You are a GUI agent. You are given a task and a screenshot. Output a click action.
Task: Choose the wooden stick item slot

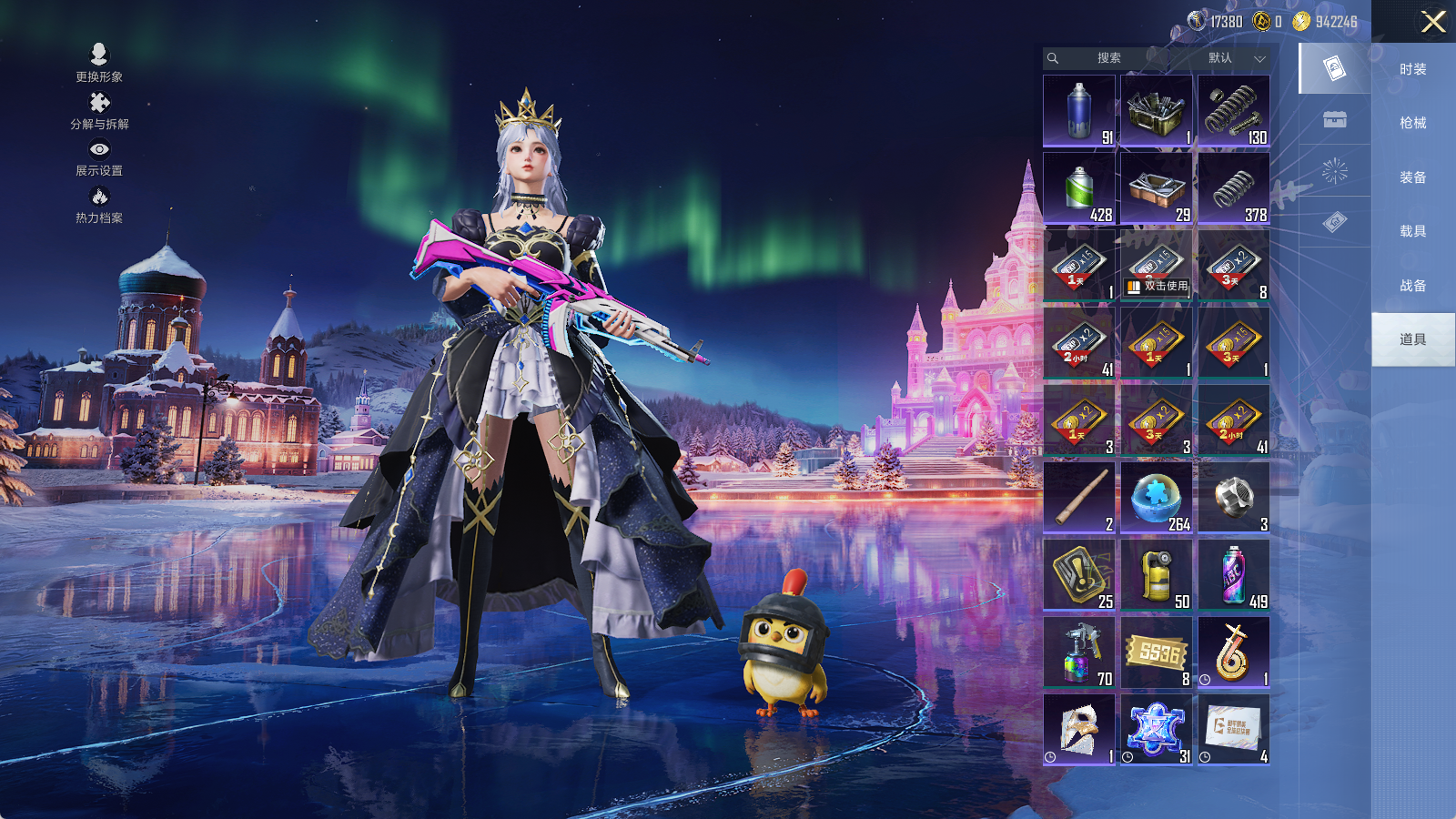click(1079, 497)
